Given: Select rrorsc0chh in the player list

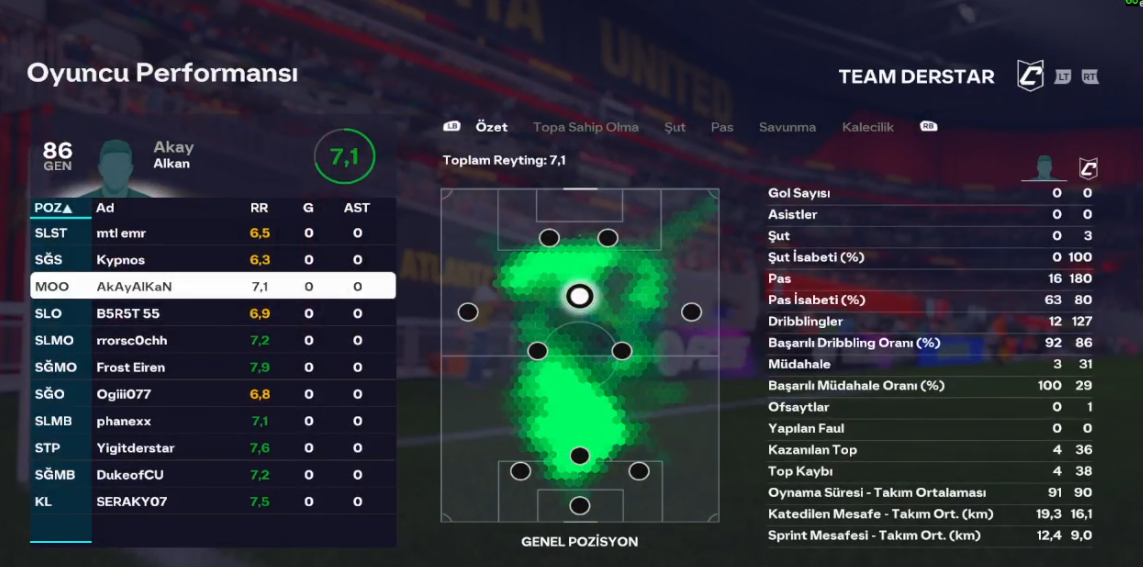Looking at the screenshot, I should [x=213, y=340].
